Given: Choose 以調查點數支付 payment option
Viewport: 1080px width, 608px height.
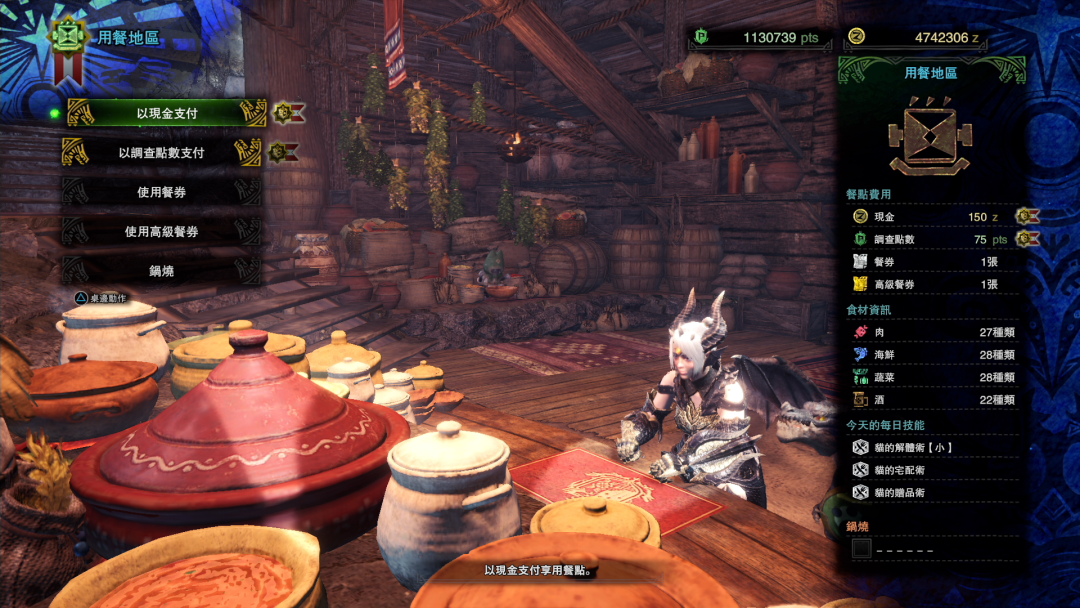Looking at the screenshot, I should coord(161,153).
